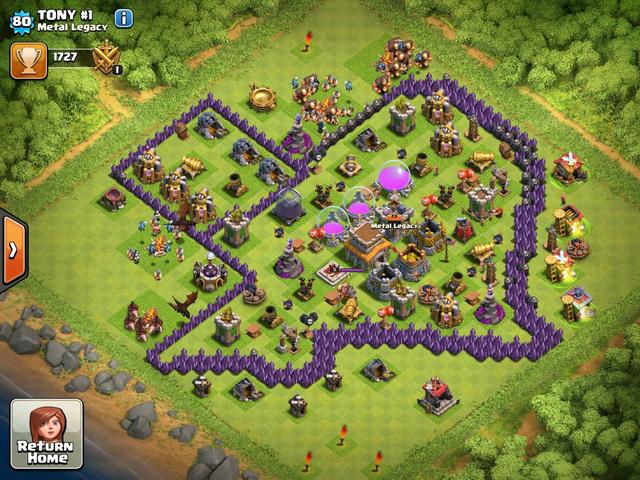View the league badge beside the trophies
The image size is (640, 480).
[x=107, y=60]
